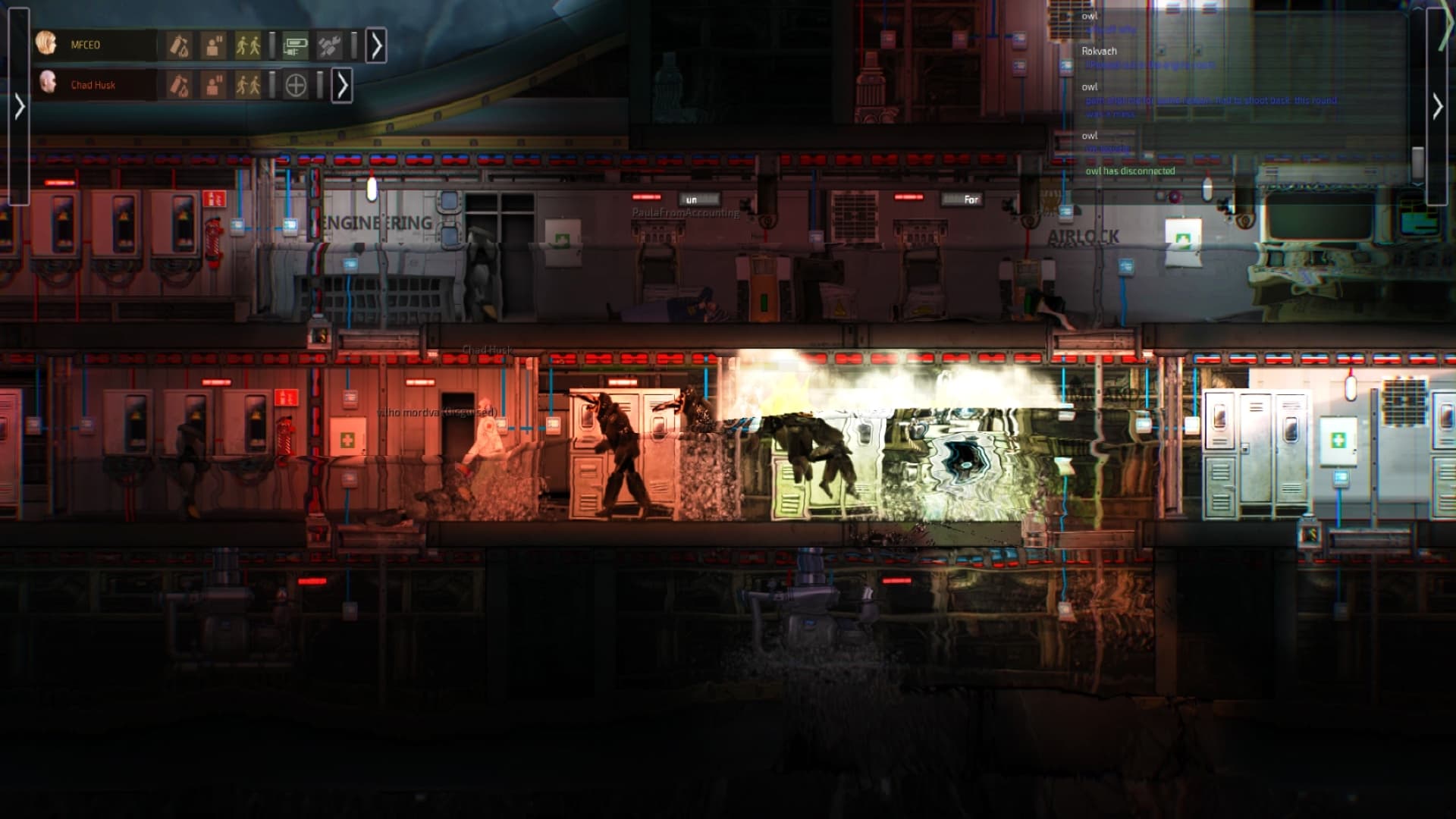This screenshot has width=1456, height=819.
Task: Click MFCEO's fix electrical devices order icon
Action: (296, 45)
